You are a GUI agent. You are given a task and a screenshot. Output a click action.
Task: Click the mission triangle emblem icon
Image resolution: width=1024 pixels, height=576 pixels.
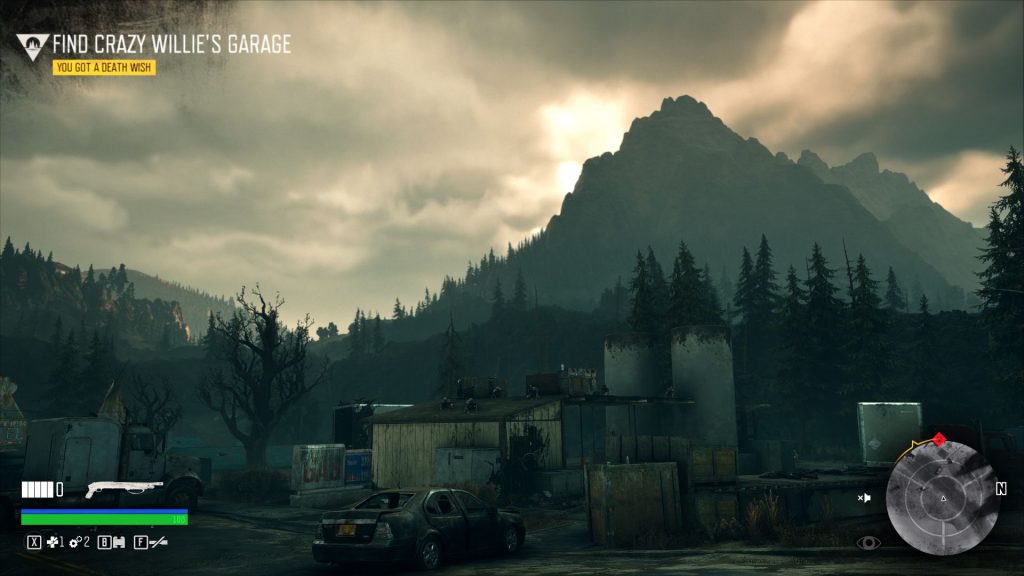[32, 46]
